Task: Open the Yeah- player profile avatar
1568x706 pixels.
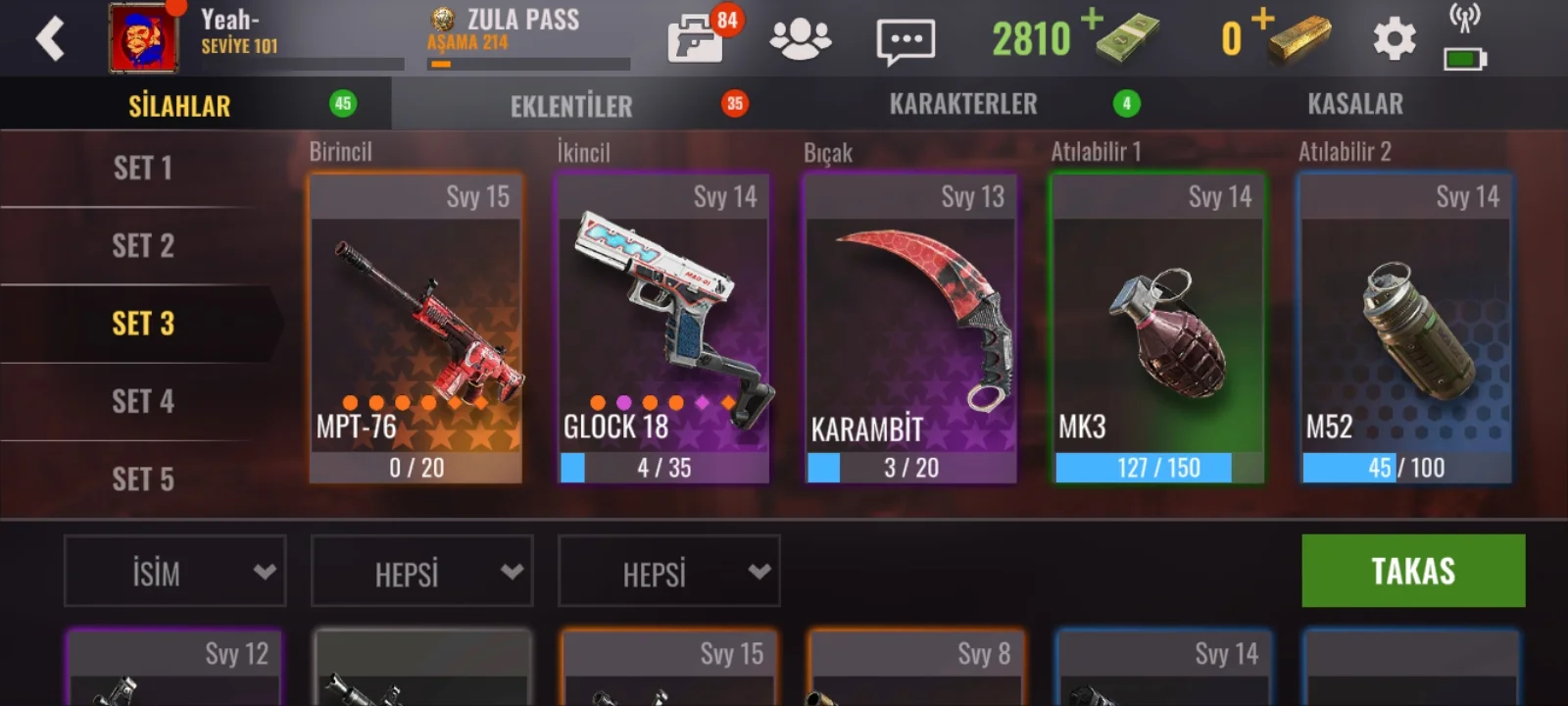Action: pos(143,39)
